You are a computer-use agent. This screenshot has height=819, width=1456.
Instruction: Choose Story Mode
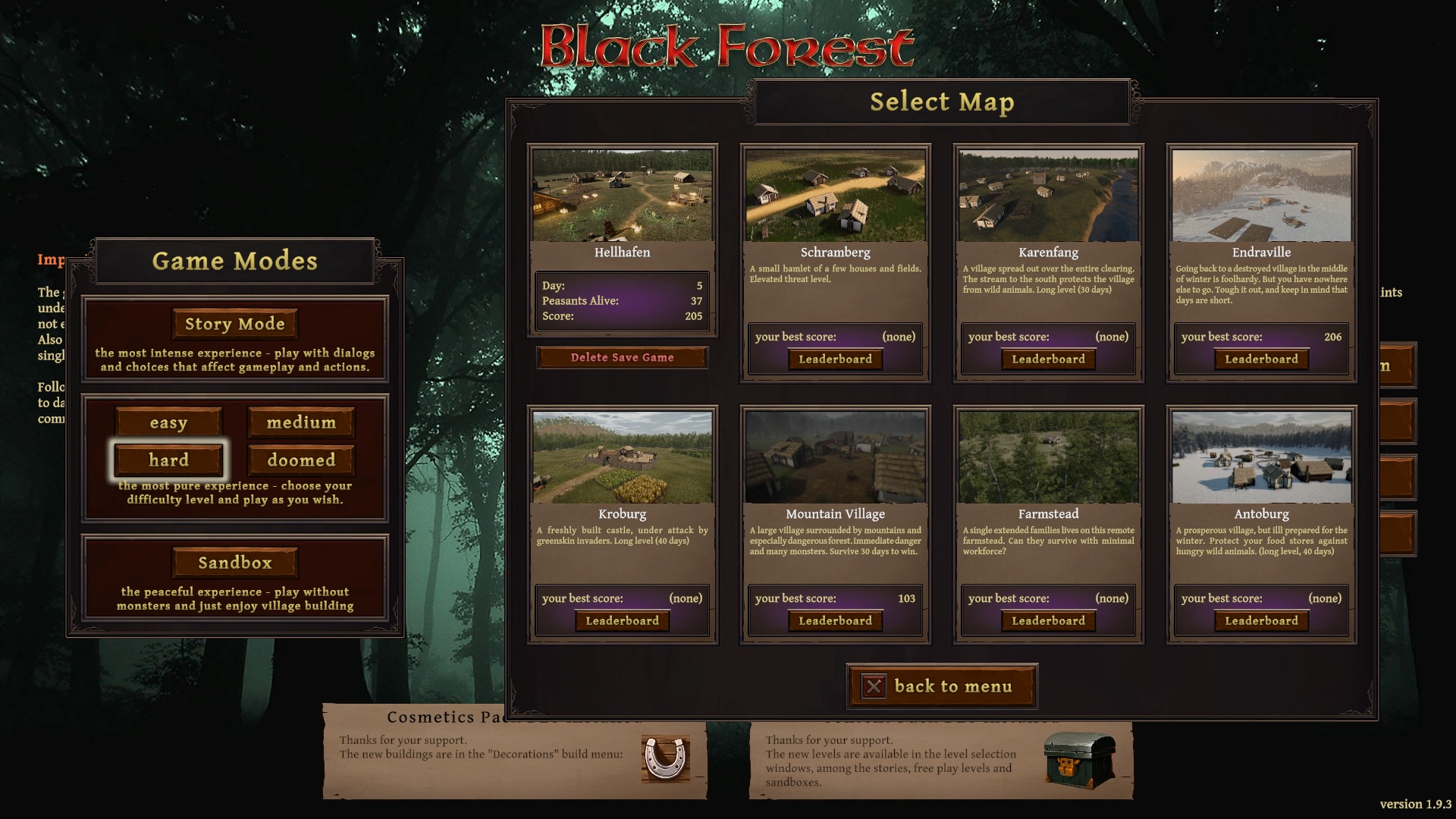coord(235,324)
